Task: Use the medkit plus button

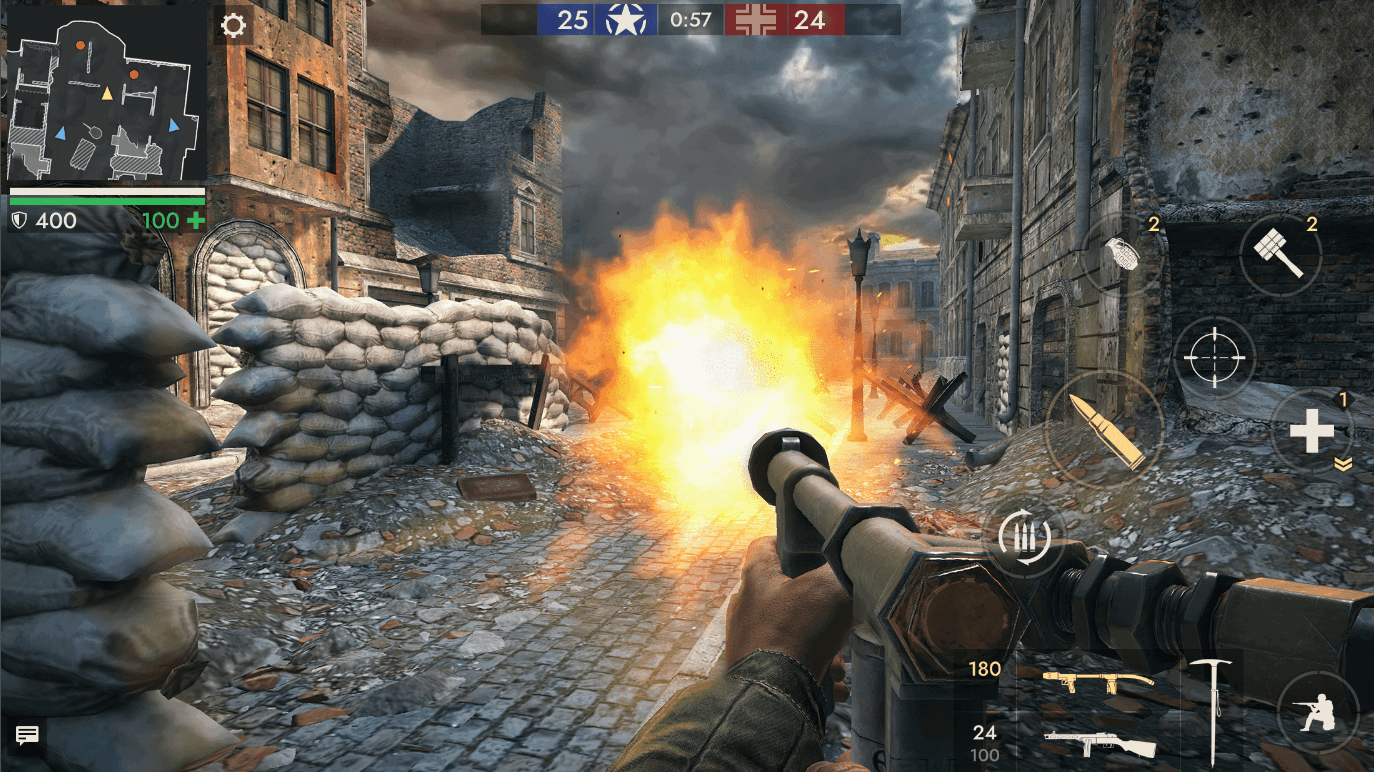Action: (1311, 432)
